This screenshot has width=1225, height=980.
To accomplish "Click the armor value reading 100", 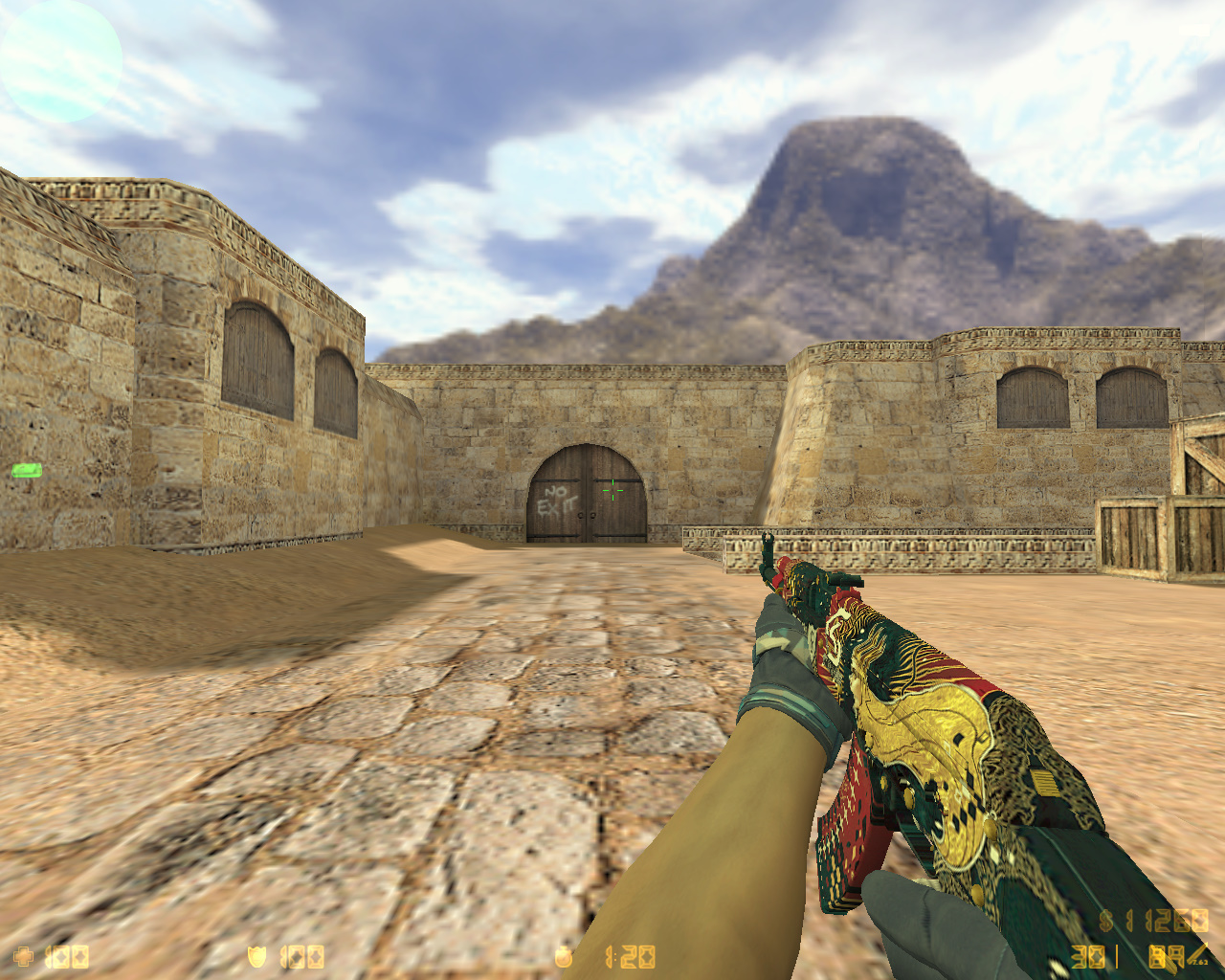I will 301,955.
